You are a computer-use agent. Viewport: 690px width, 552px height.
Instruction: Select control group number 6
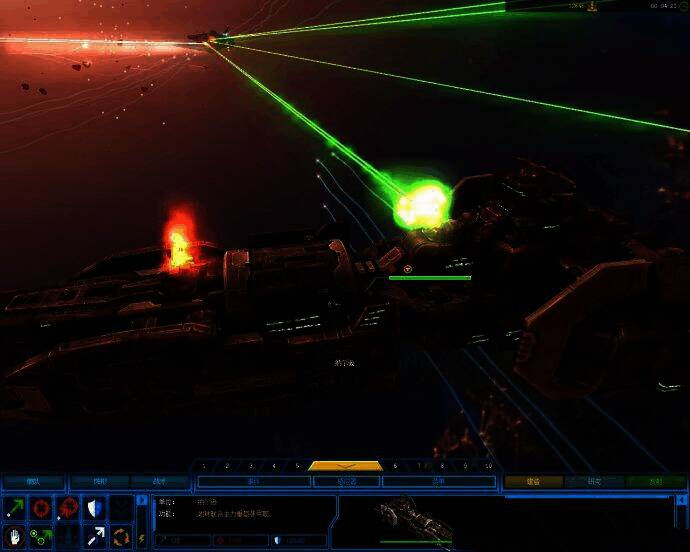click(x=395, y=466)
